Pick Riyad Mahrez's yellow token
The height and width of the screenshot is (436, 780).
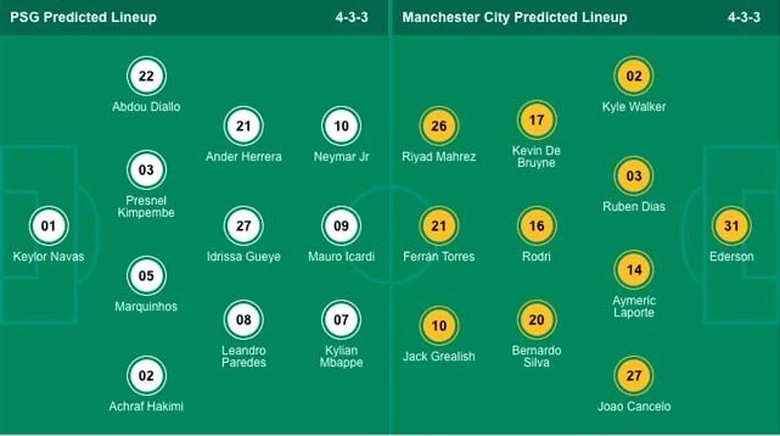click(x=440, y=126)
